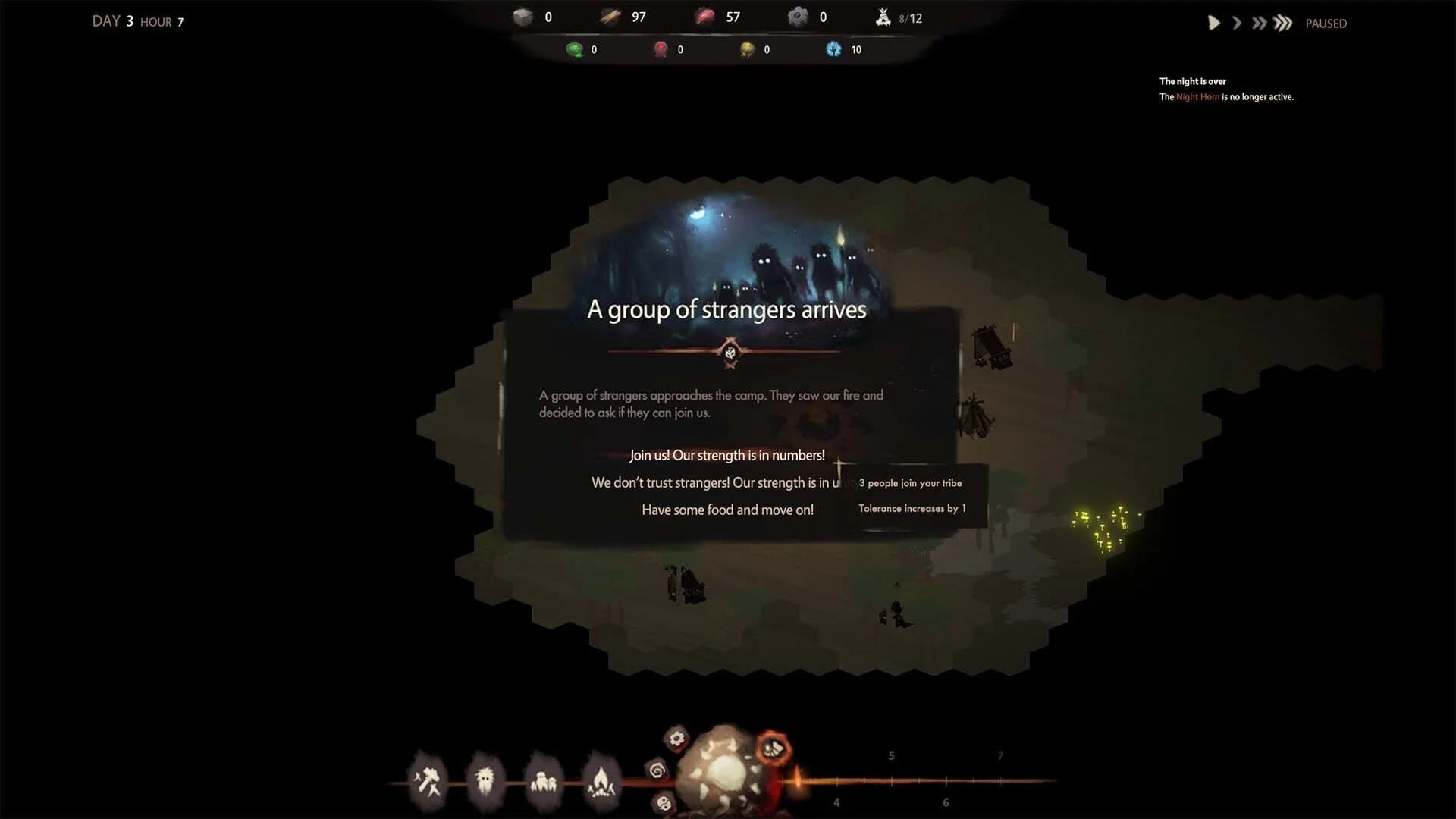
Task: Click the red Night Horn text link
Action: [1197, 96]
